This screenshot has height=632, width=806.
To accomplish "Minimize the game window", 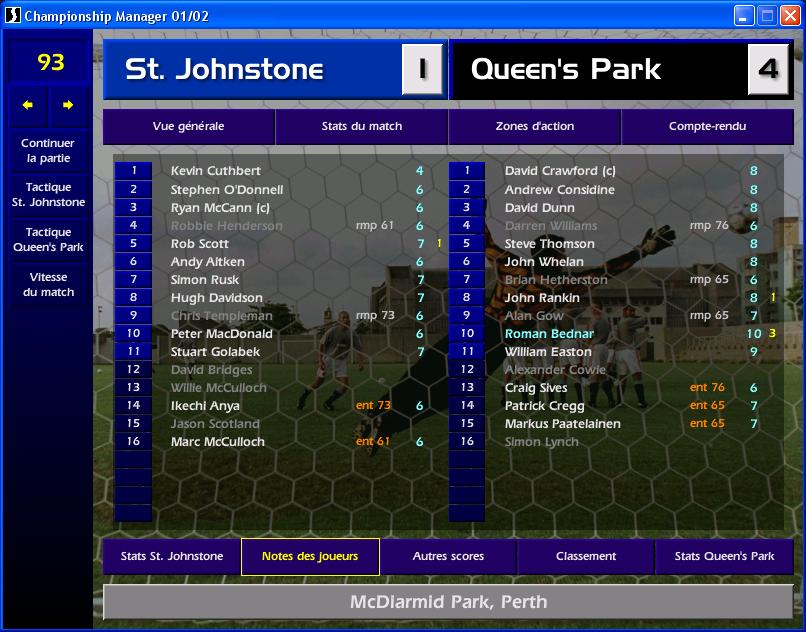I will [744, 15].
